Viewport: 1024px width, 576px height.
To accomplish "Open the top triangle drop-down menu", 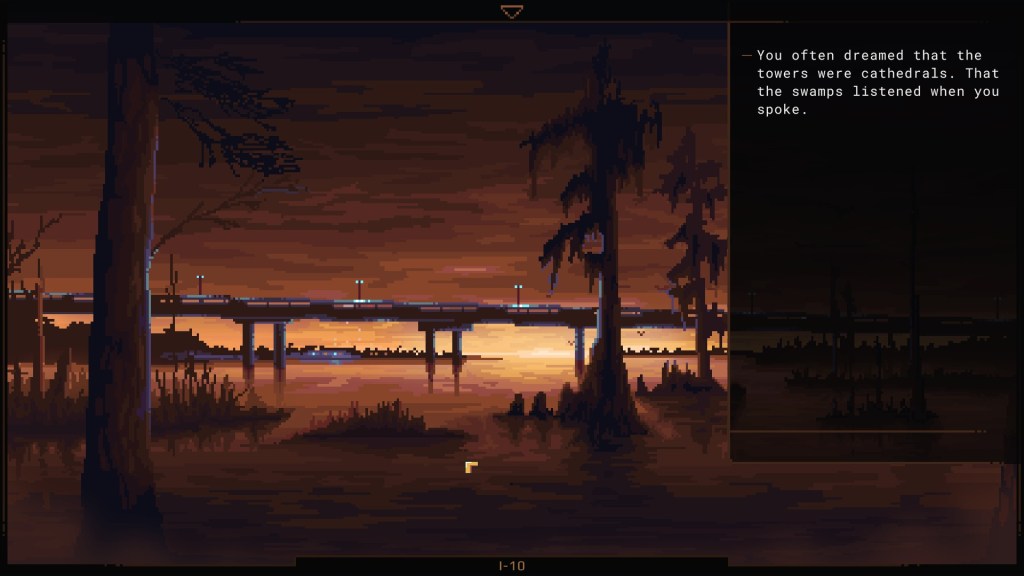I will click(512, 12).
